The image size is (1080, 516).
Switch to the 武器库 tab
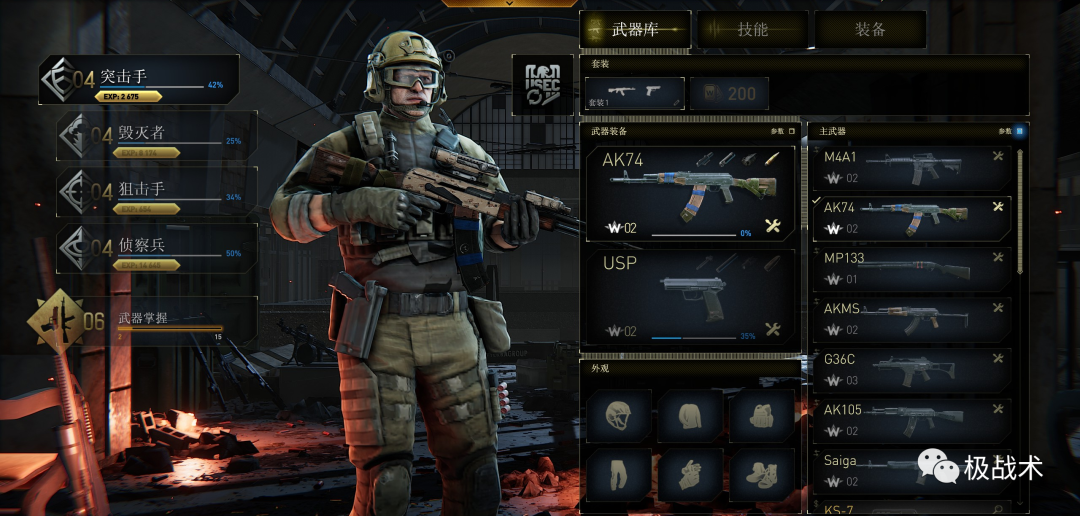click(x=636, y=30)
